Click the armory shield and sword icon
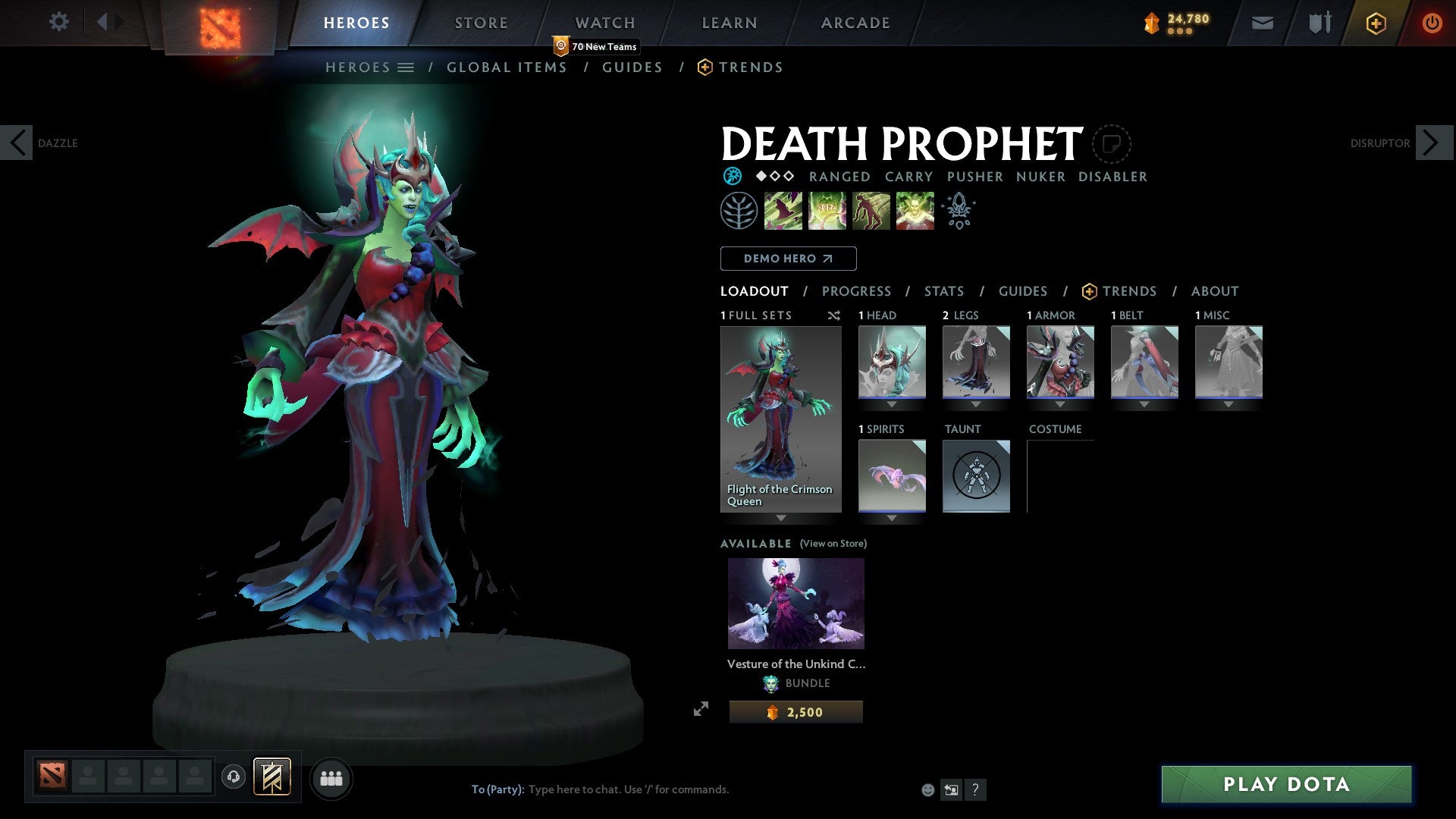The height and width of the screenshot is (819, 1456). click(1319, 23)
